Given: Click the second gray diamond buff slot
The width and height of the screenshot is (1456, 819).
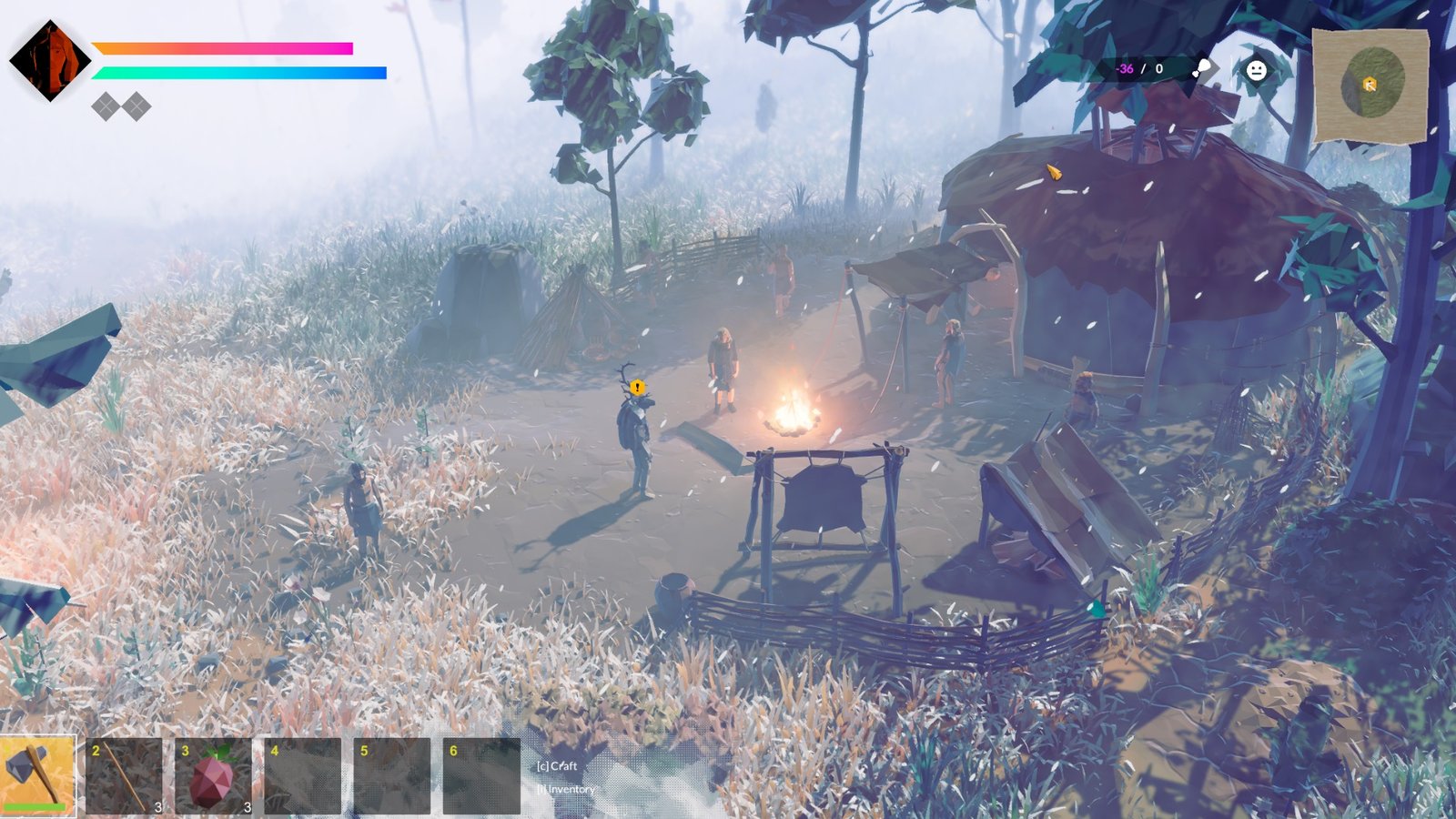Looking at the screenshot, I should [x=135, y=106].
